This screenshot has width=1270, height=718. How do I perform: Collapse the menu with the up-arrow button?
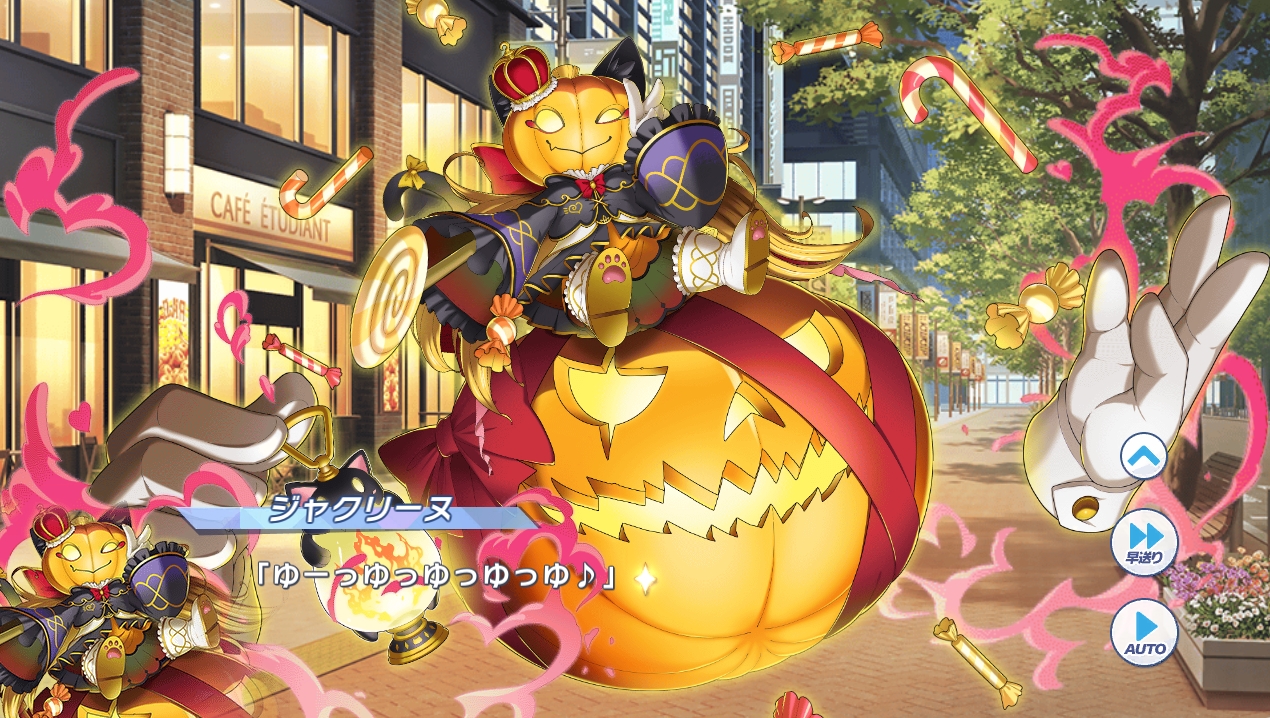point(1143,458)
